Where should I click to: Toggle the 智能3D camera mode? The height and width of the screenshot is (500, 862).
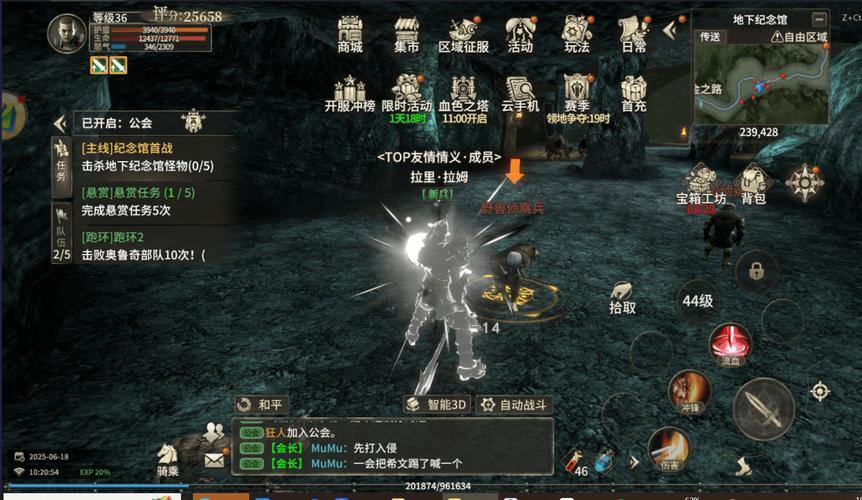437,405
